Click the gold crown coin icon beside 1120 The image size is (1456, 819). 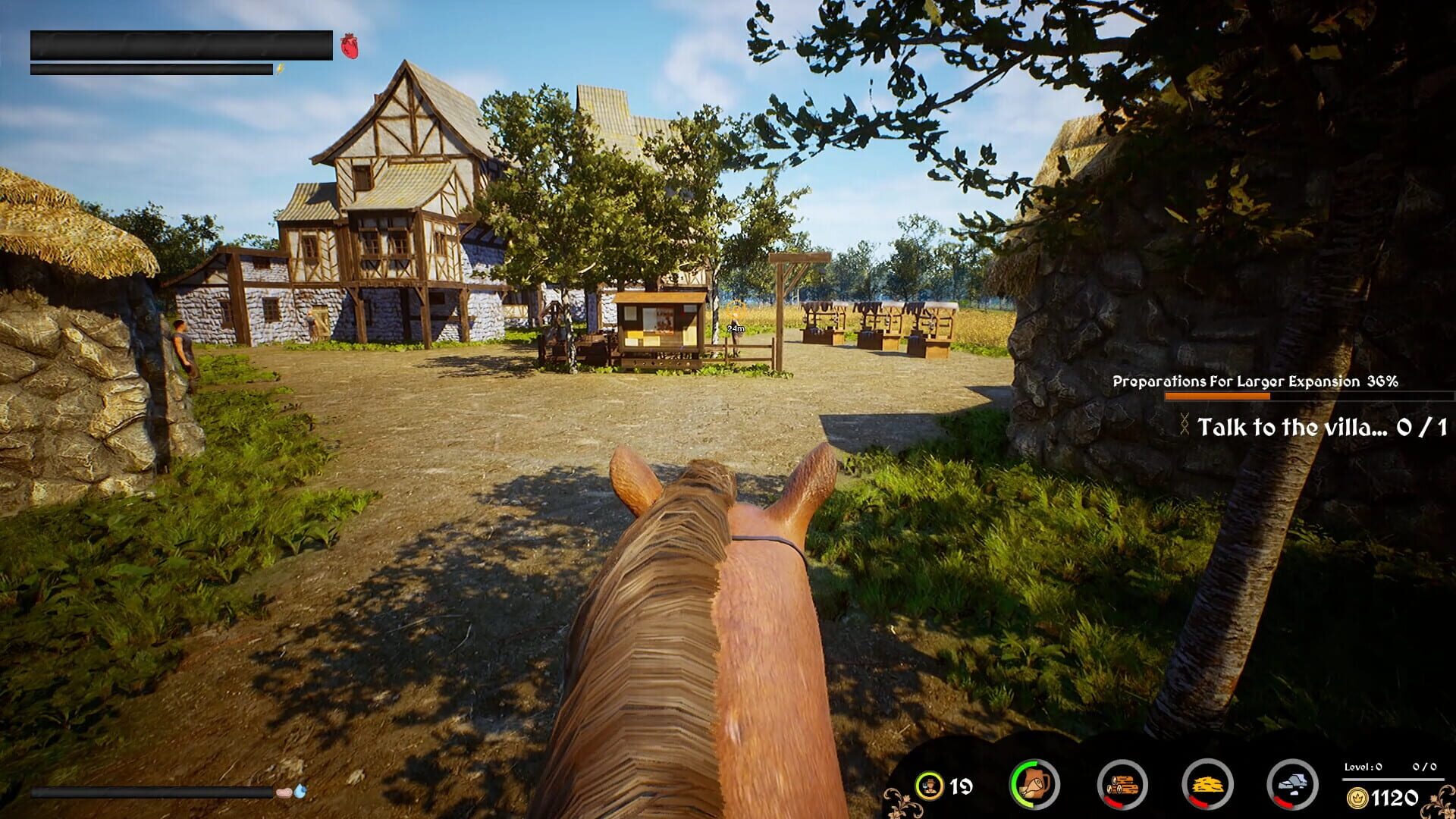coord(1357,796)
